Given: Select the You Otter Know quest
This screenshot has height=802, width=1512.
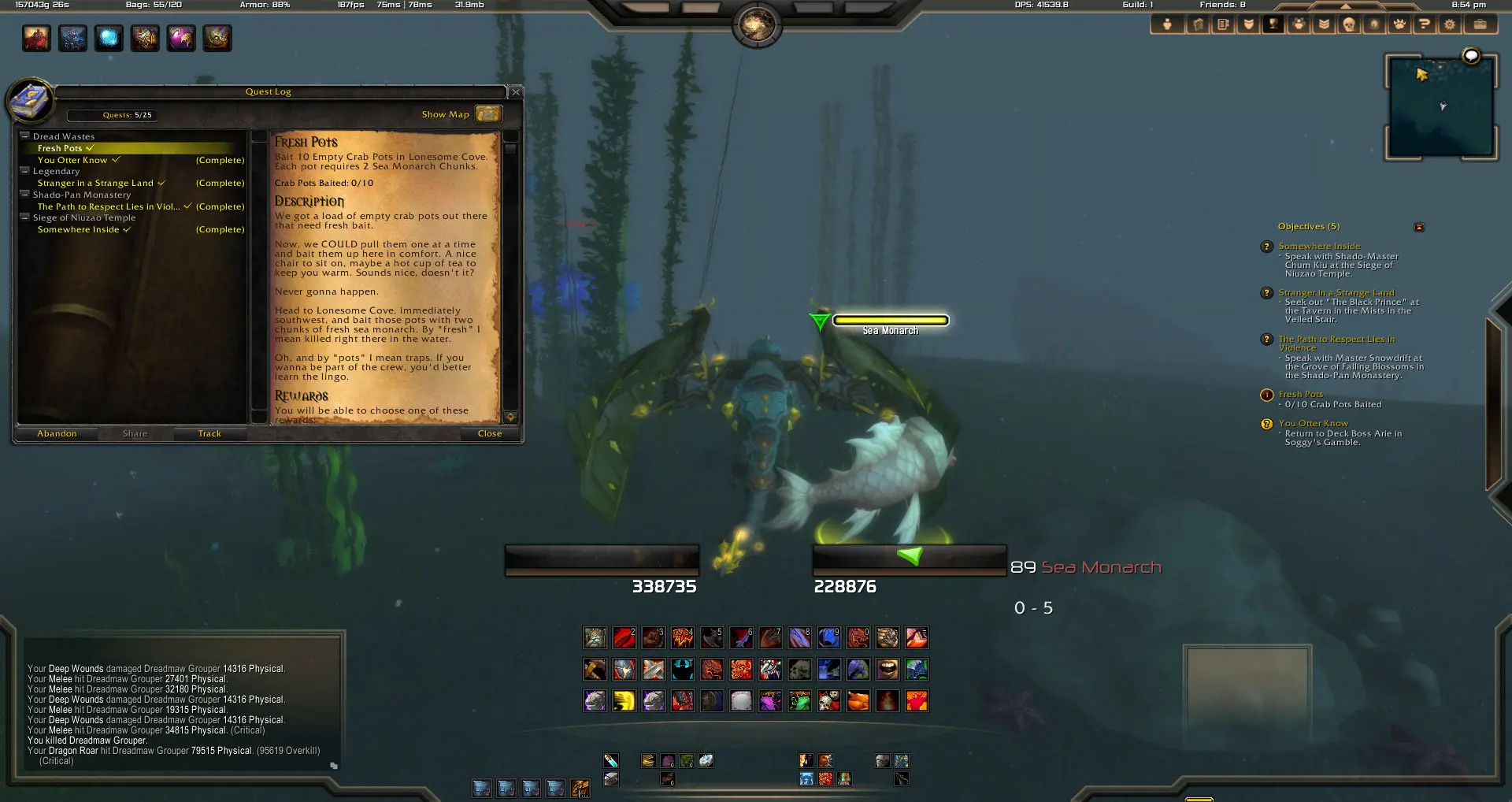Looking at the screenshot, I should tap(72, 160).
